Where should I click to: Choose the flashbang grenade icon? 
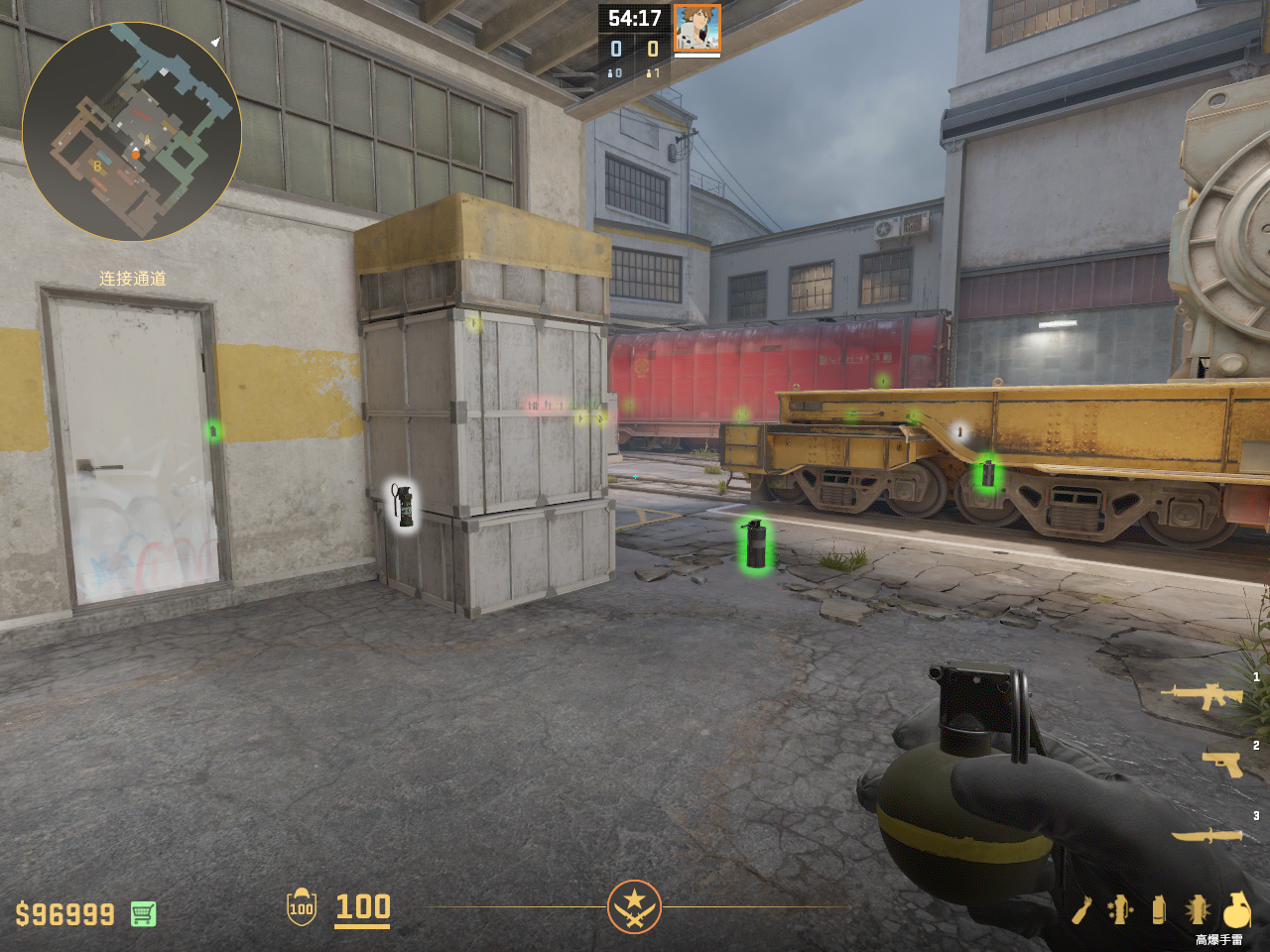1198,909
